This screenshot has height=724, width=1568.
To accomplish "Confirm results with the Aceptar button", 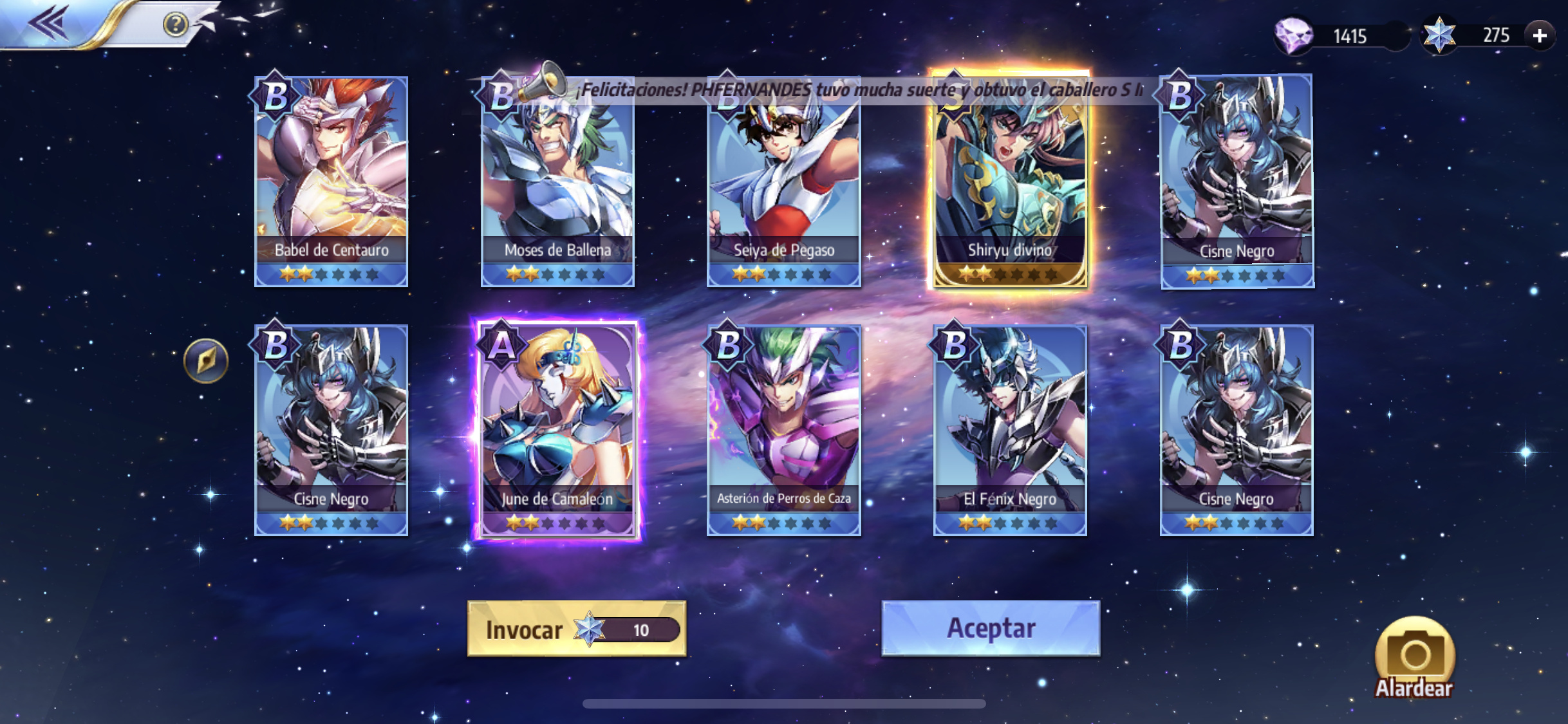I will coord(991,628).
